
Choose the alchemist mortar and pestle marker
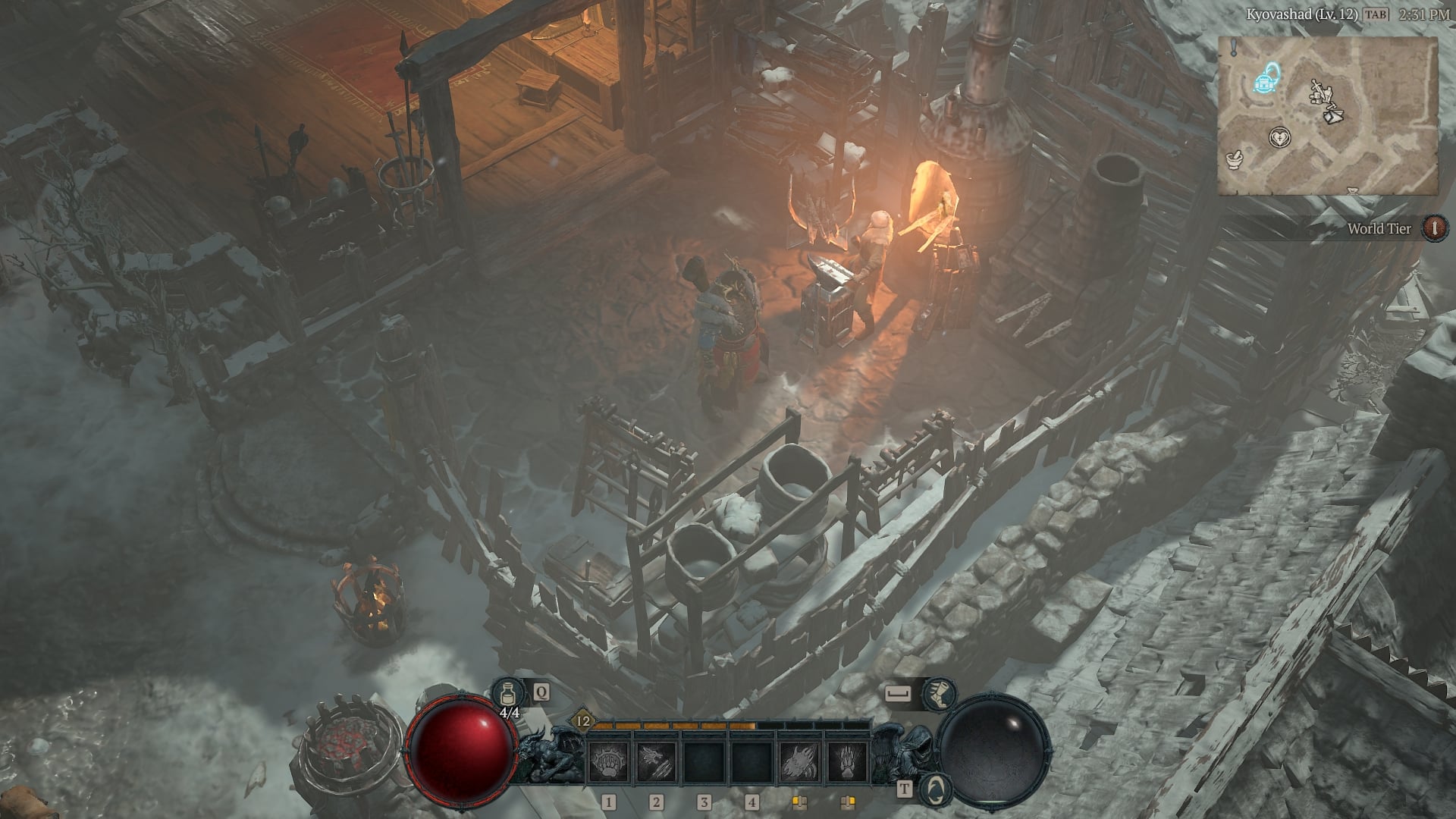point(1235,159)
